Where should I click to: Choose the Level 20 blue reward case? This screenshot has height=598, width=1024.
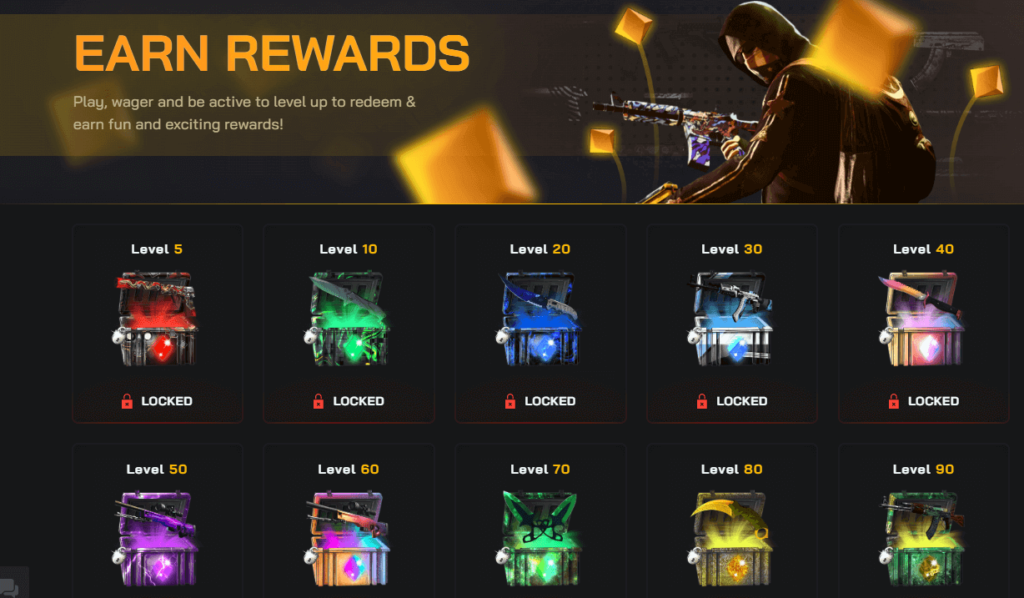(x=540, y=320)
